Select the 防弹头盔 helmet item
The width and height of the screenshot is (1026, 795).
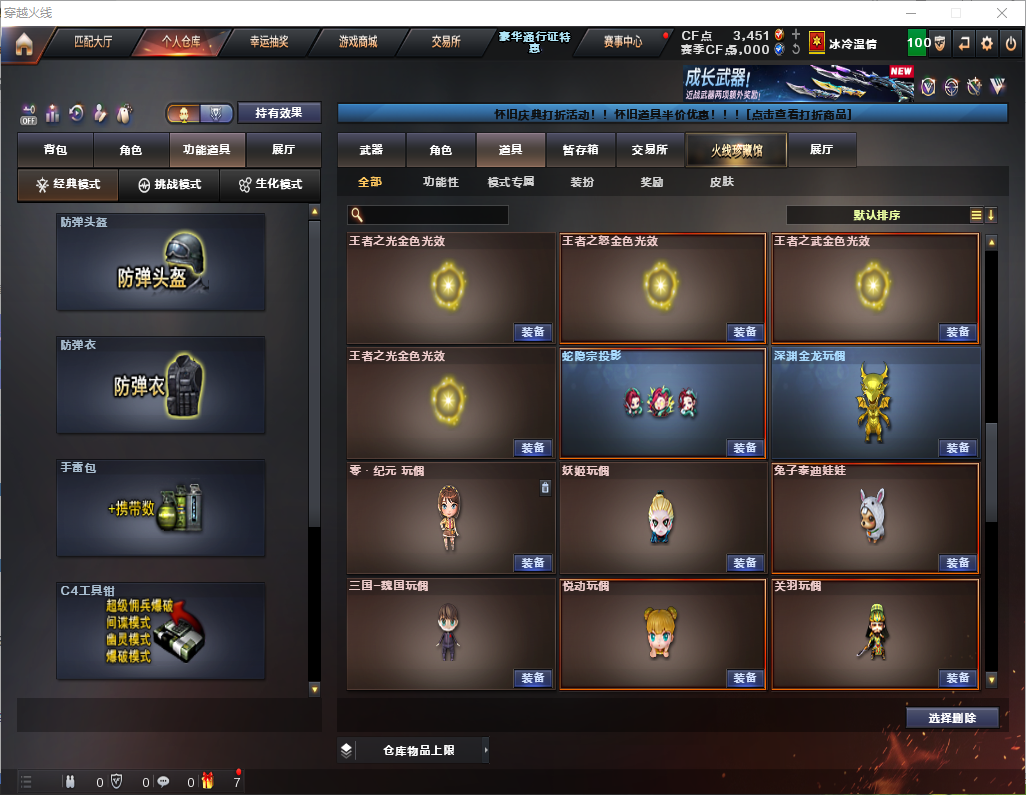click(x=161, y=262)
